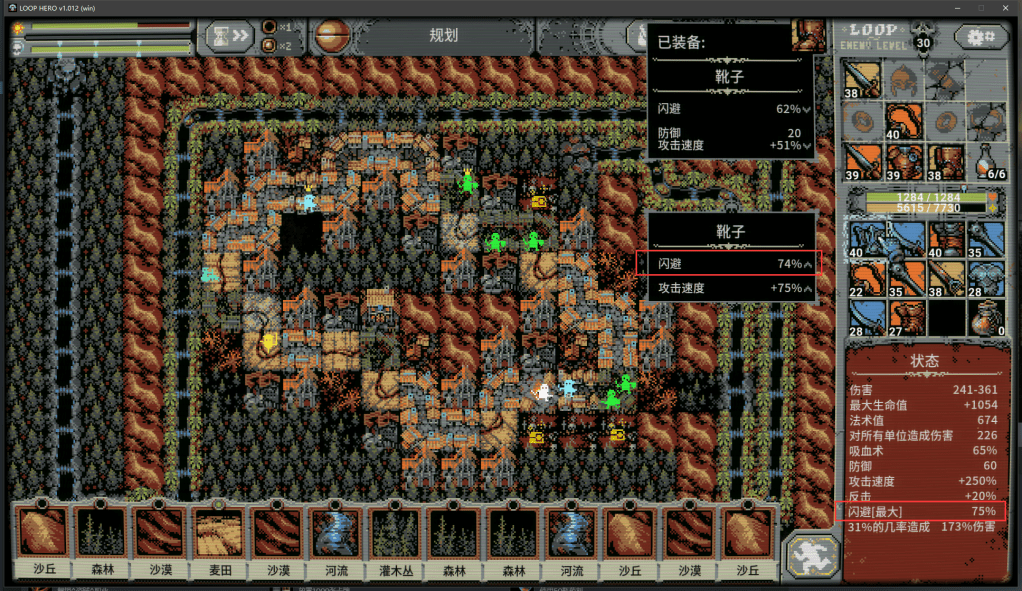1022x591 pixels.
Task: Click the equipped level 39 armor slot
Action: point(904,161)
